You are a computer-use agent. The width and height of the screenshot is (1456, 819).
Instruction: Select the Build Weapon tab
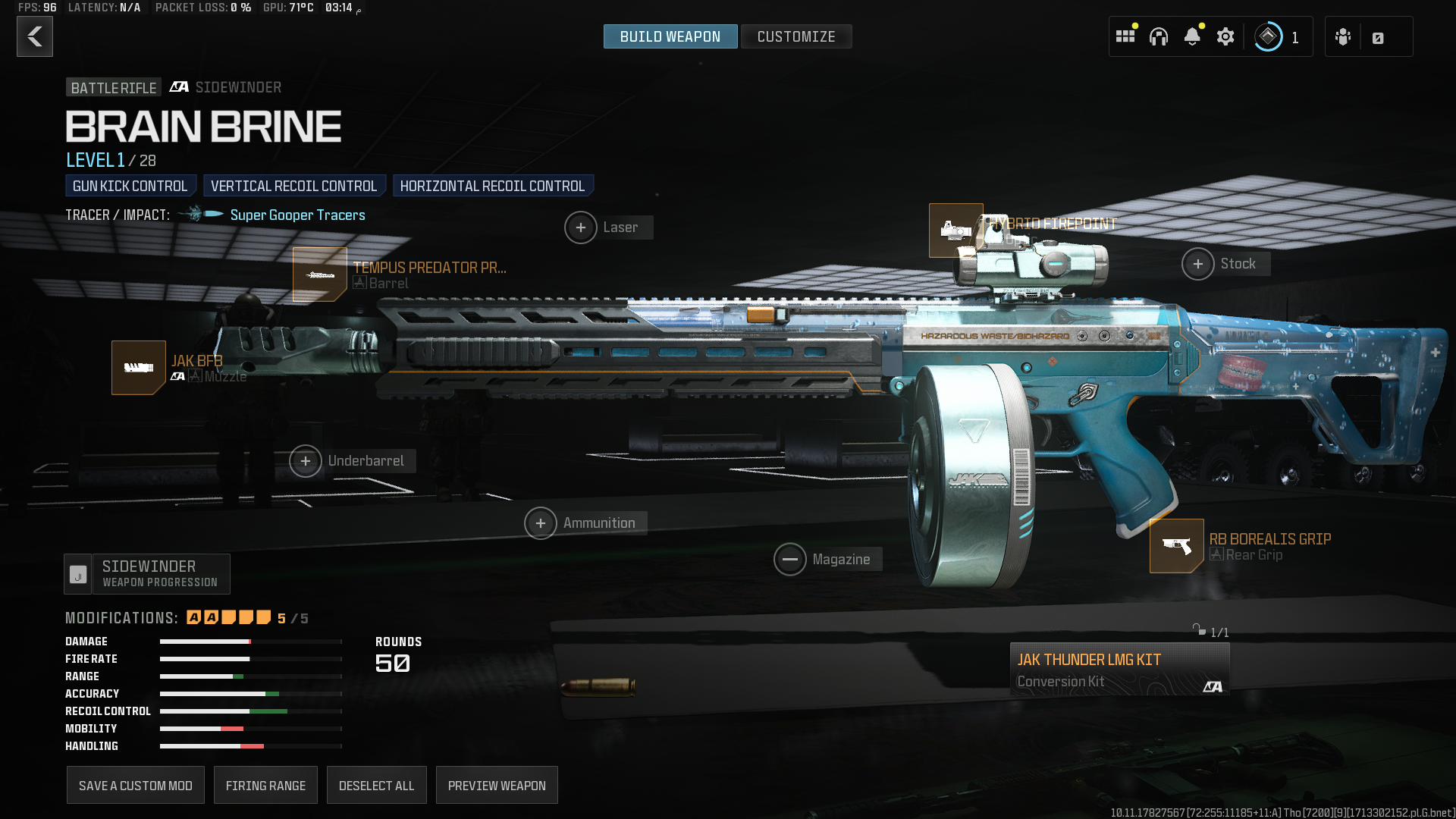670,36
